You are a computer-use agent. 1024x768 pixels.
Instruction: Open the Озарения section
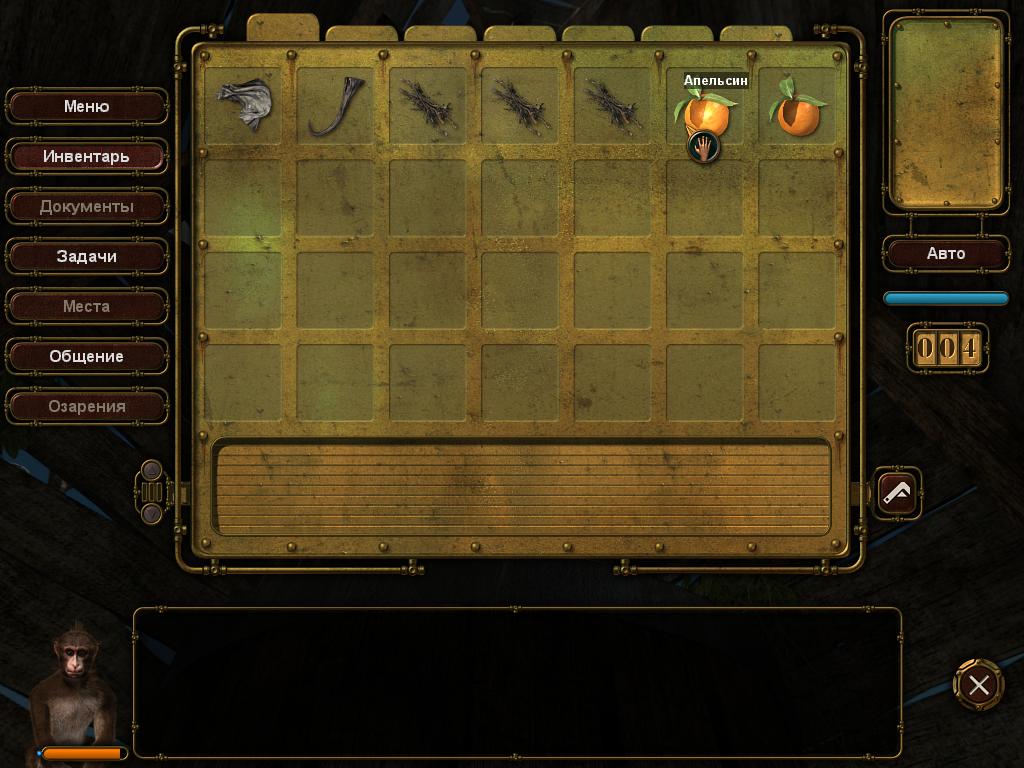point(86,406)
